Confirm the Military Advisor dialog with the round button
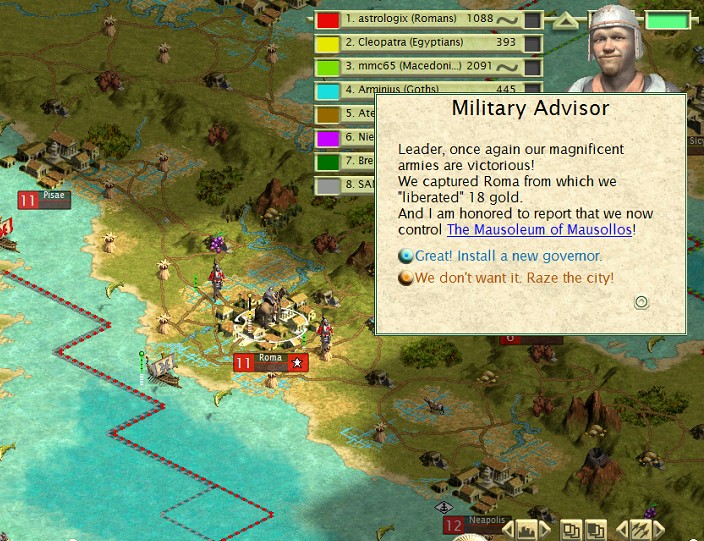 642,303
